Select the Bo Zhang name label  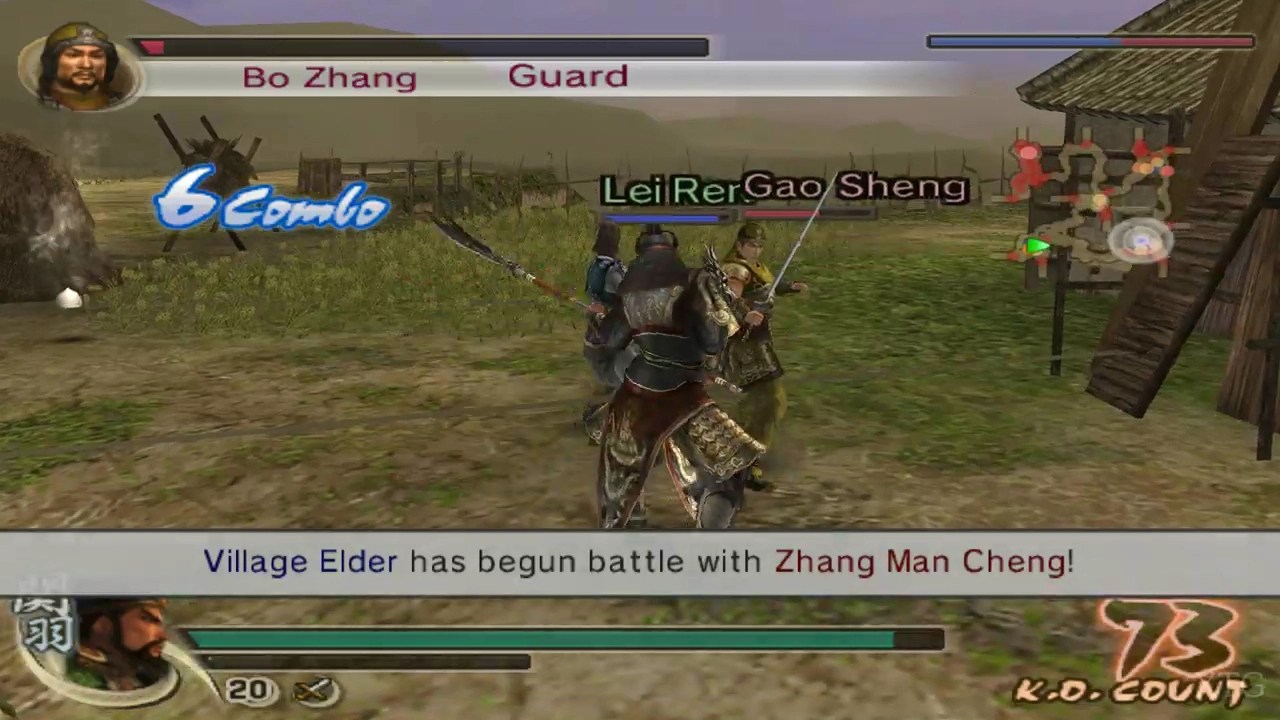tap(330, 77)
